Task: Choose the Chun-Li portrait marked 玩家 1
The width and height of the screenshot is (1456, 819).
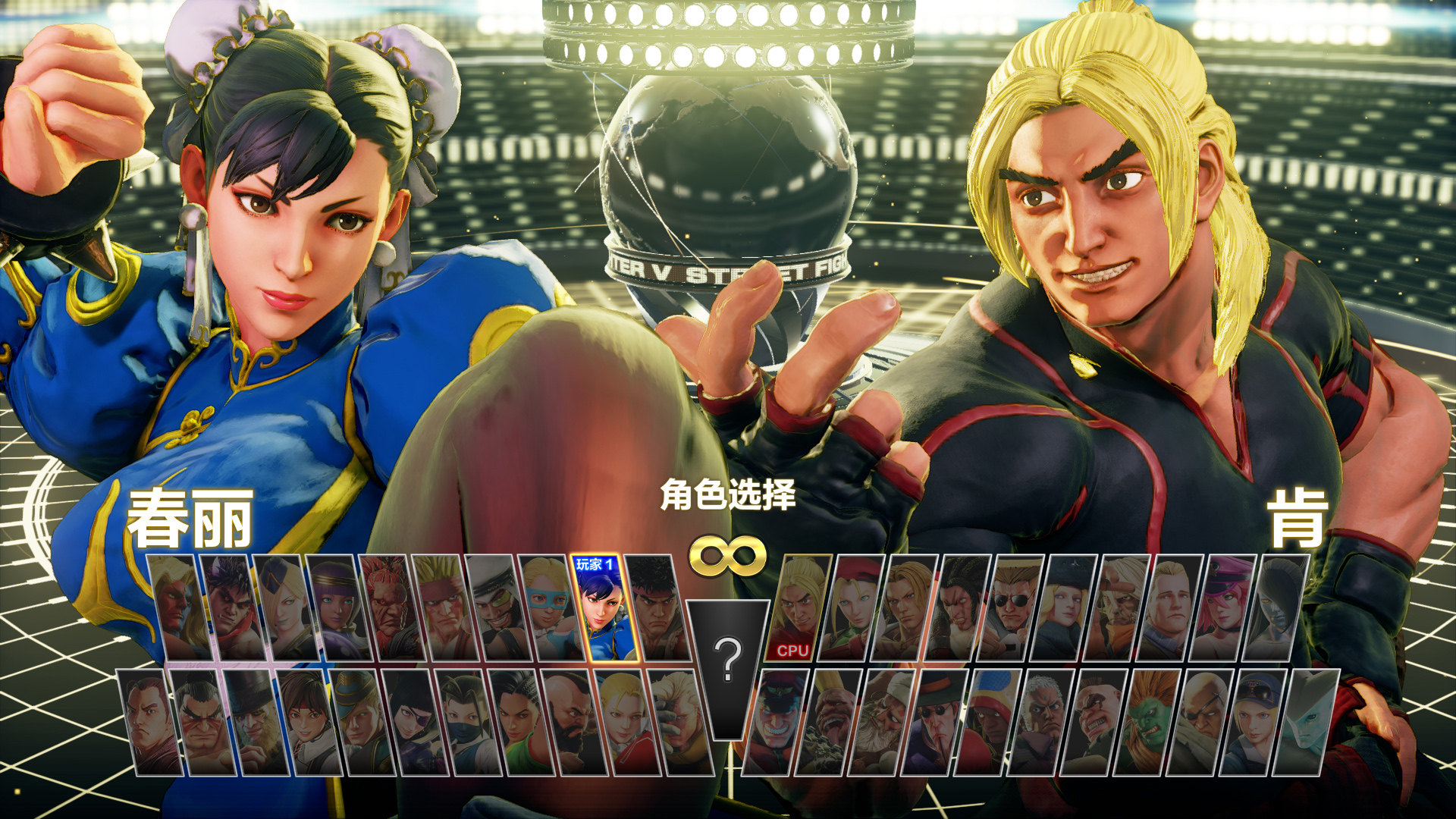Action: point(605,610)
